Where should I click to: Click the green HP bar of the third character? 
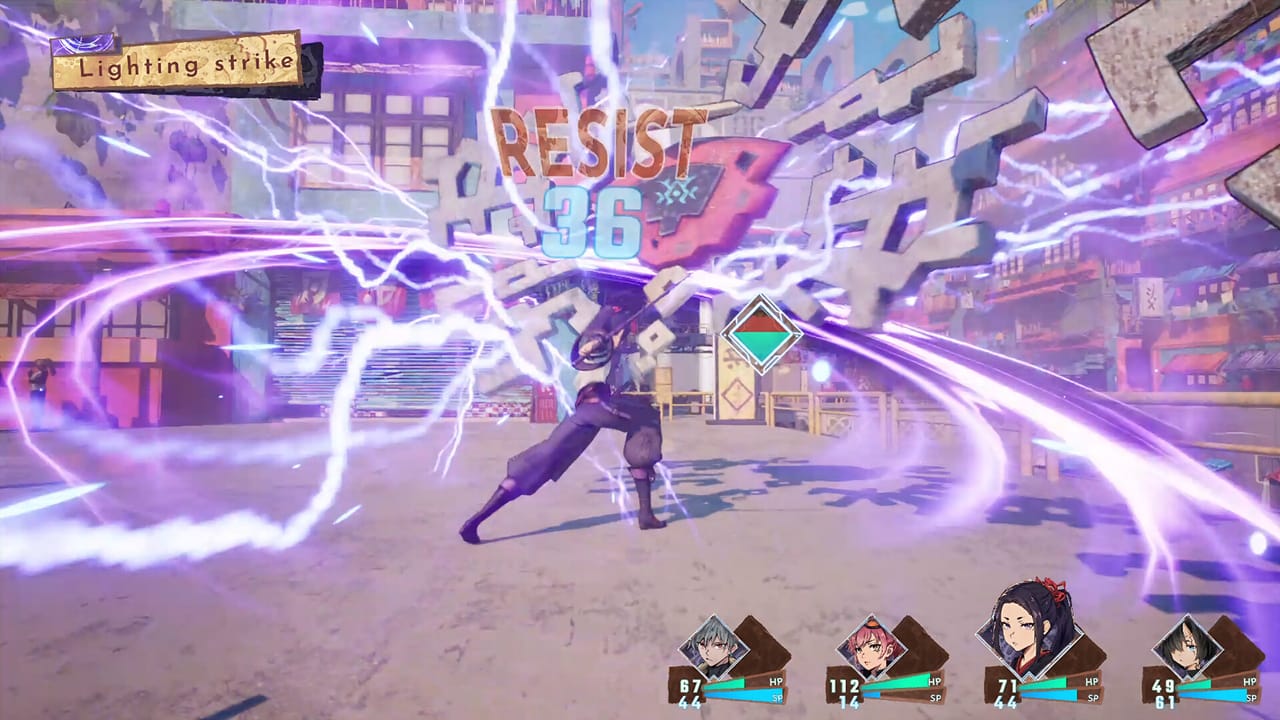(1046, 682)
